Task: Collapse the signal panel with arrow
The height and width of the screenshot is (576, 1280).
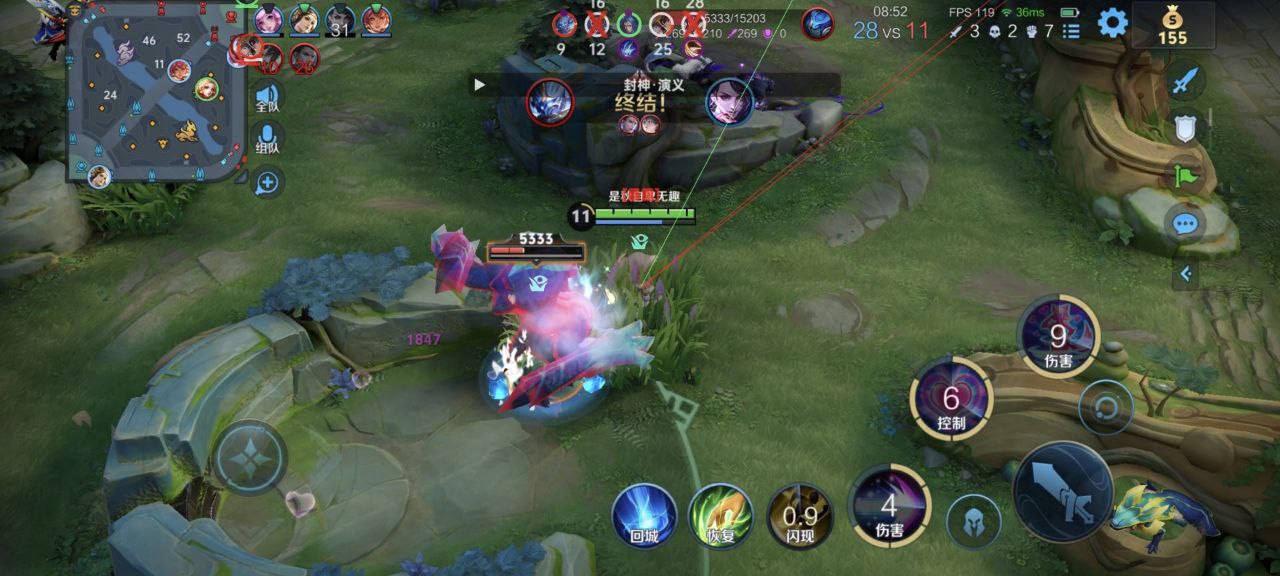Action: click(1185, 273)
